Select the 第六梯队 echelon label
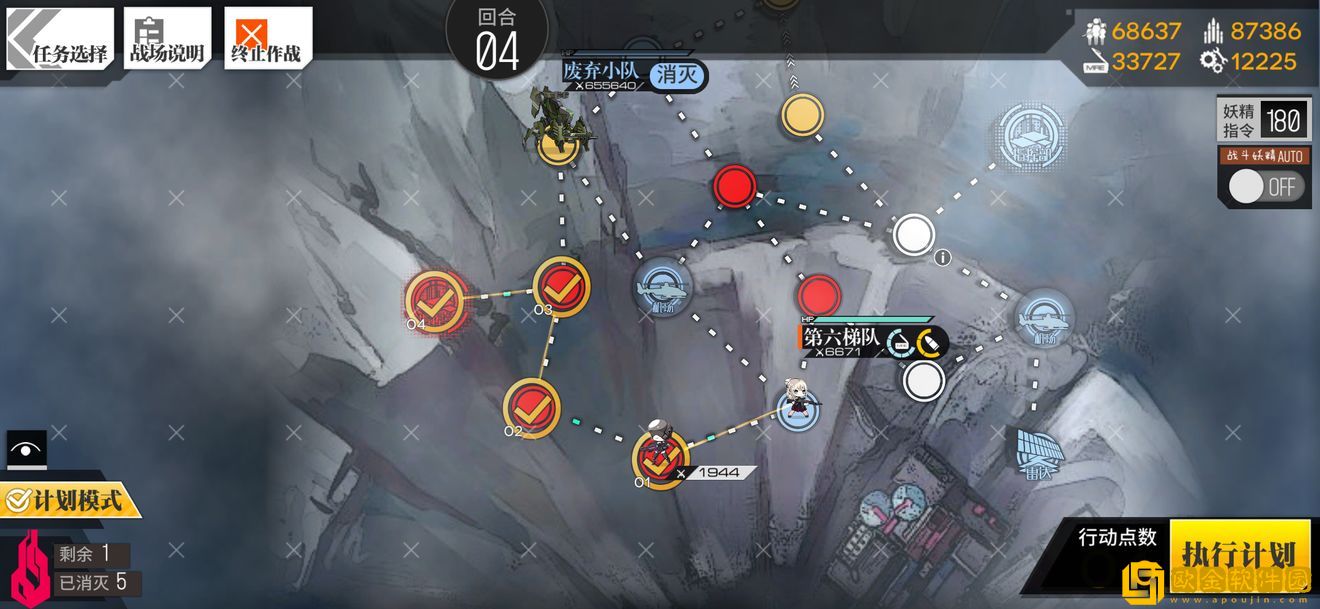Image resolution: width=1320 pixels, height=609 pixels. [842, 339]
